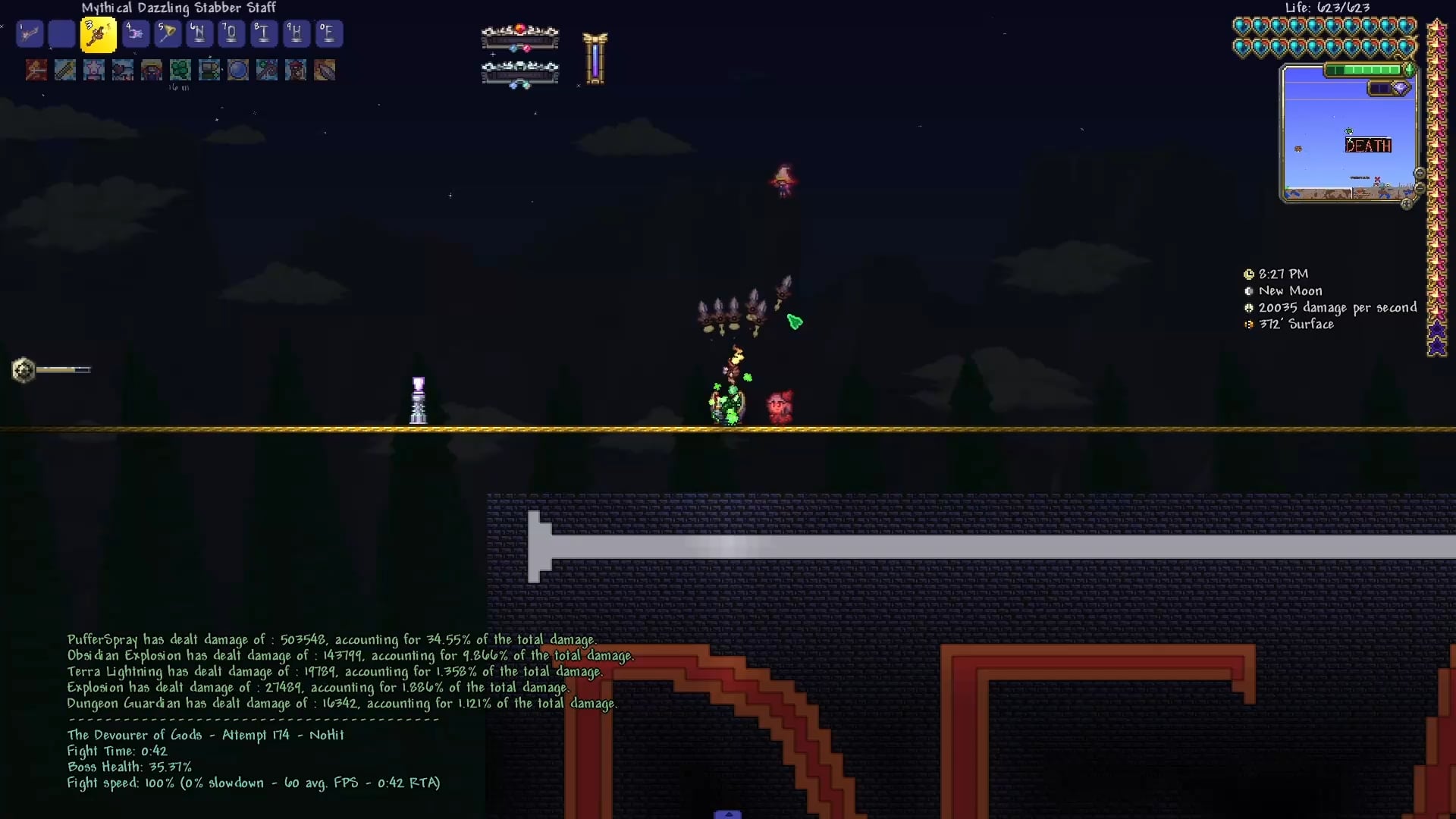Zoom out the minimap with minus button
The width and height of the screenshot is (1456, 819).
(1420, 188)
